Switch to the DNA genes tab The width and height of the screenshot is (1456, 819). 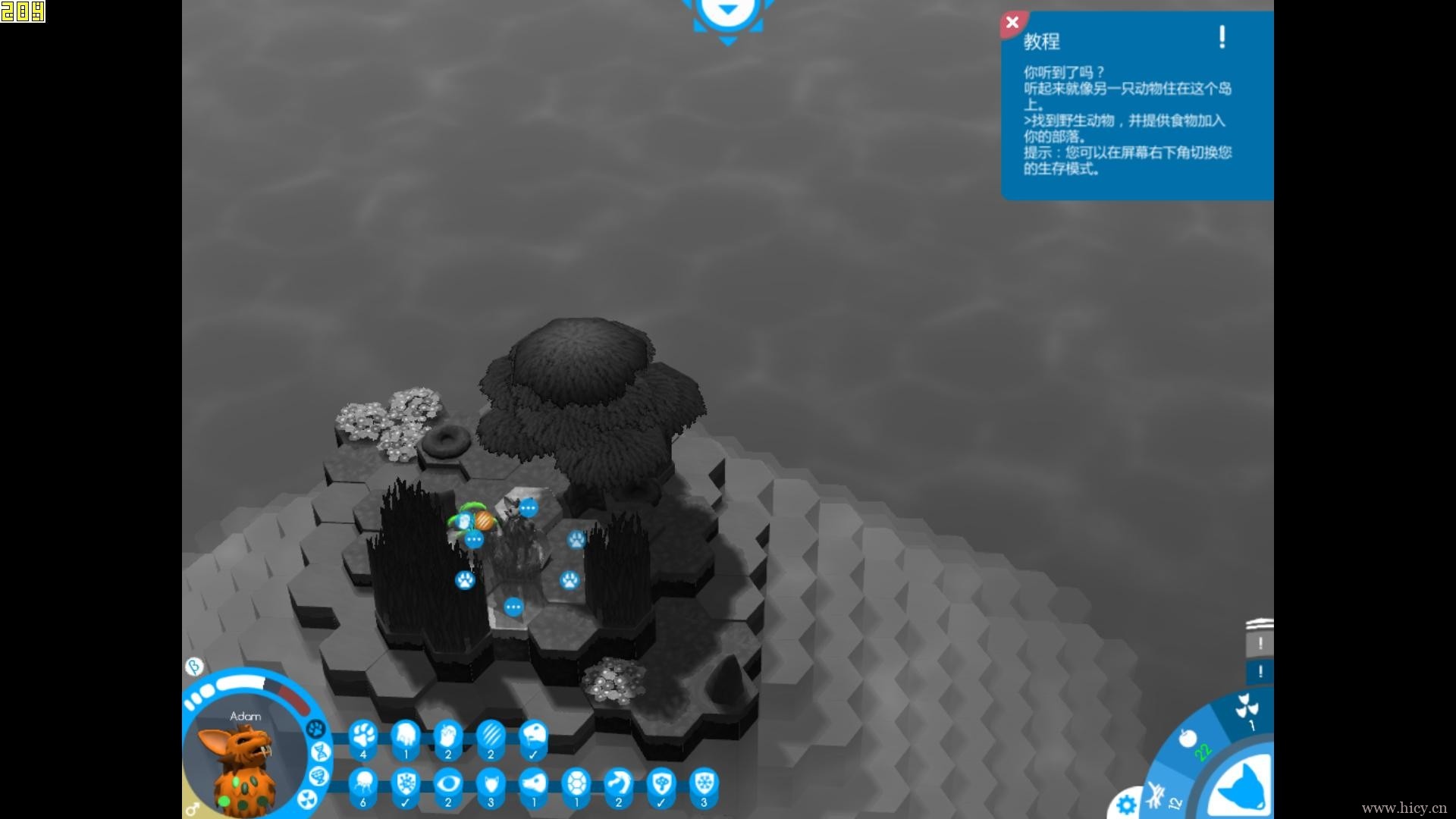click(x=320, y=752)
